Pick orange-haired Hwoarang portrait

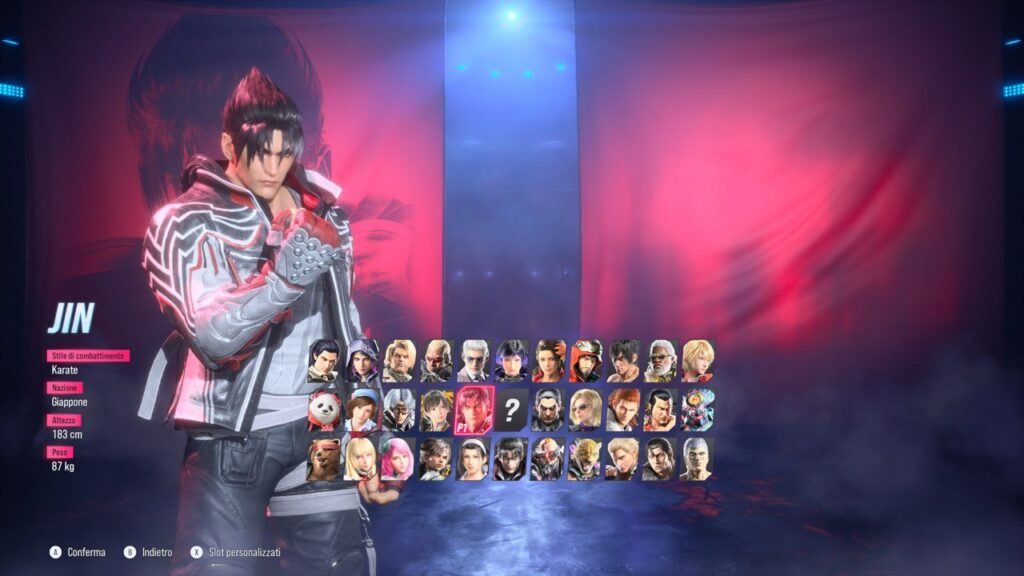point(623,409)
